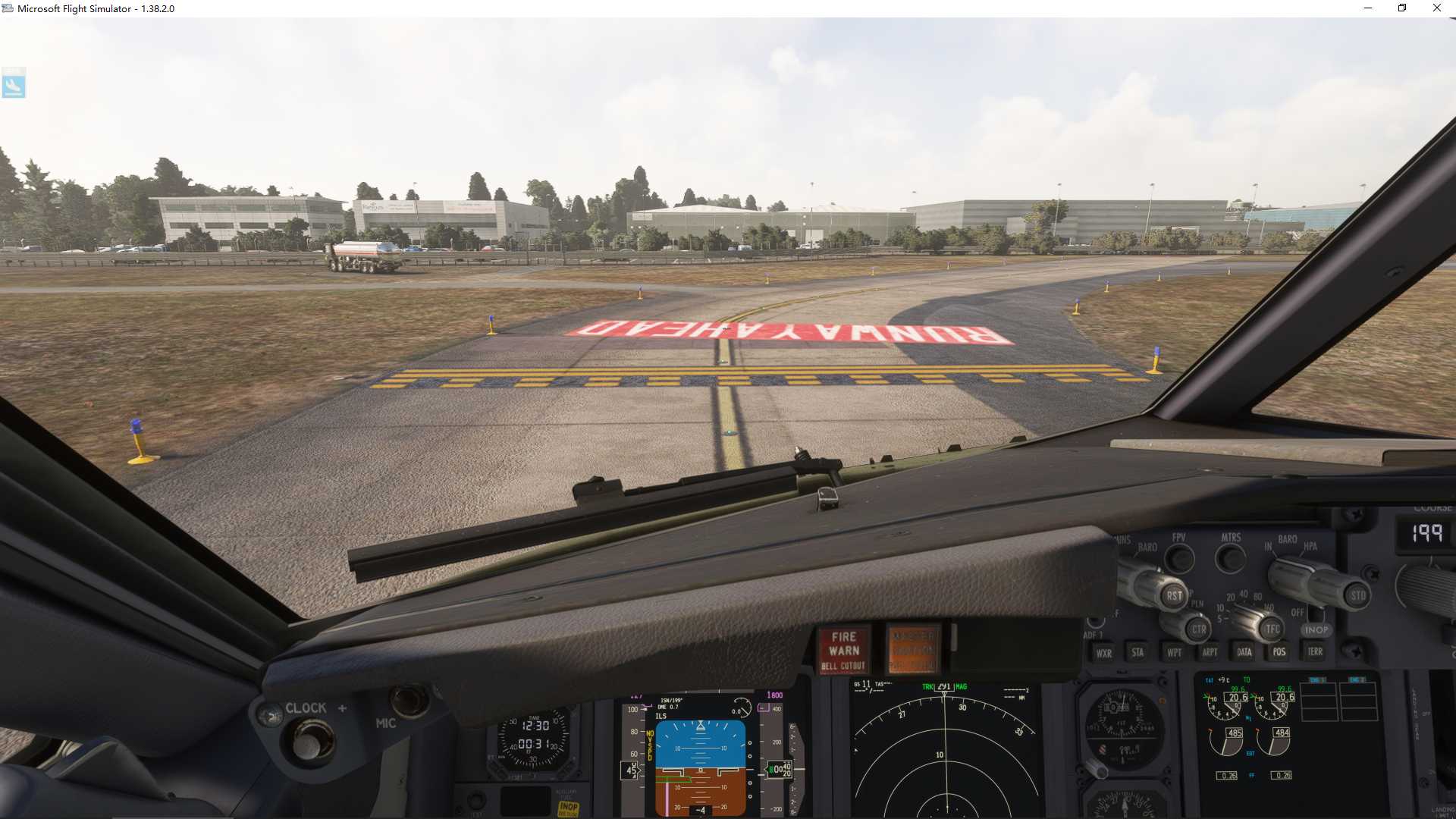Select centered map mode with the CTR knob
This screenshot has height=819, width=1456.
tap(1200, 630)
